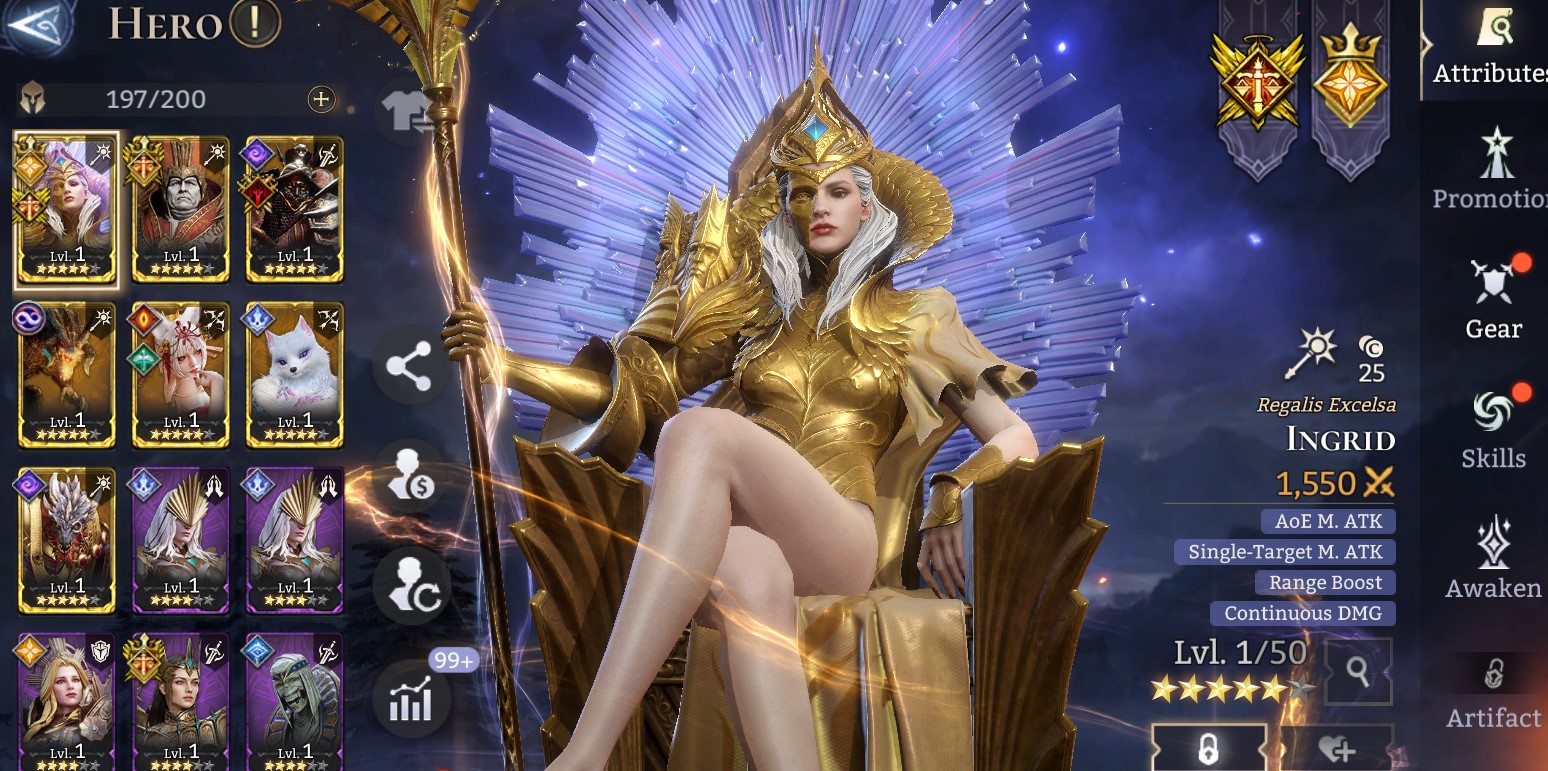
Task: Select the blonde shield hero card
Action: [67, 702]
